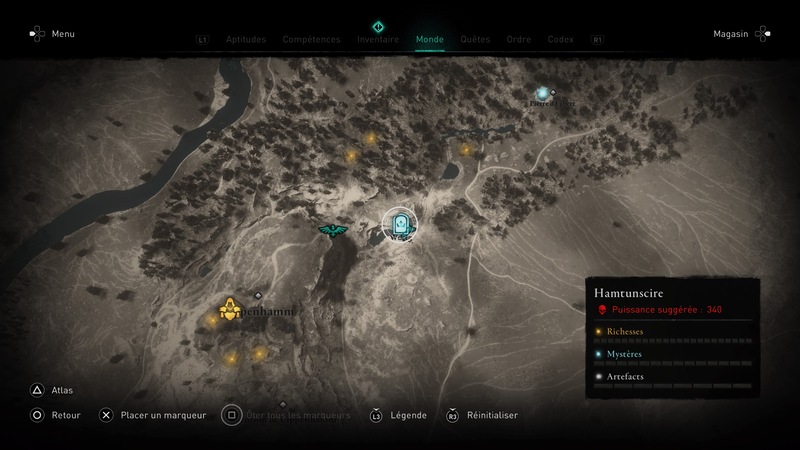
Task: Switch to the Aptitudes tab
Action: tap(246, 40)
